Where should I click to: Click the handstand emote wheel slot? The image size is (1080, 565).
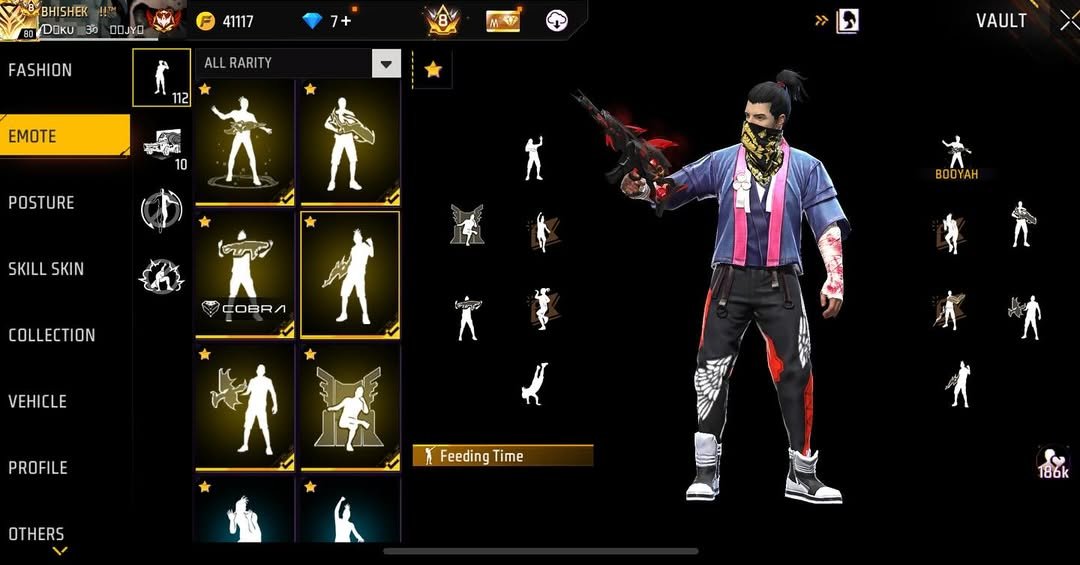click(534, 383)
